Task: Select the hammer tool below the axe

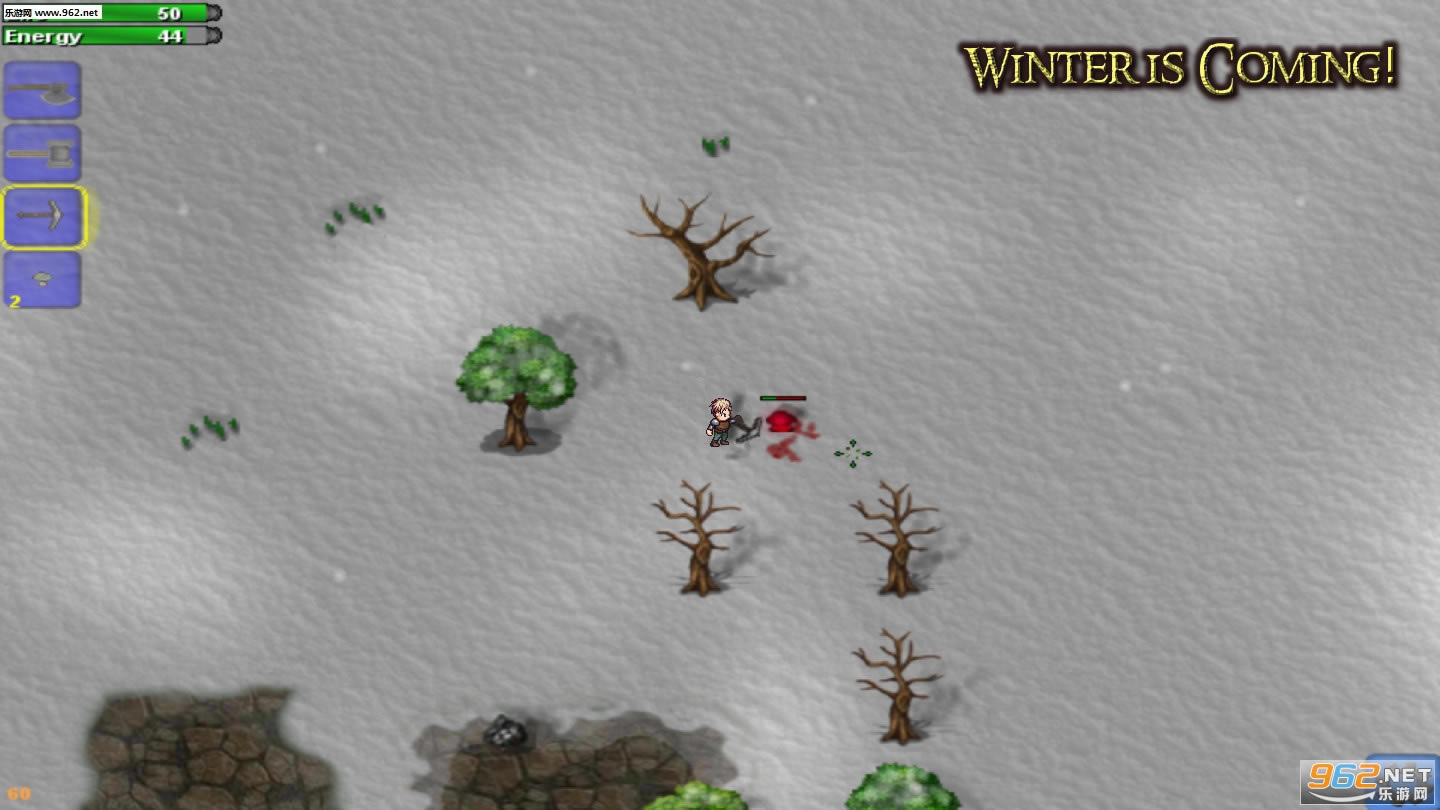Action: 42,153
